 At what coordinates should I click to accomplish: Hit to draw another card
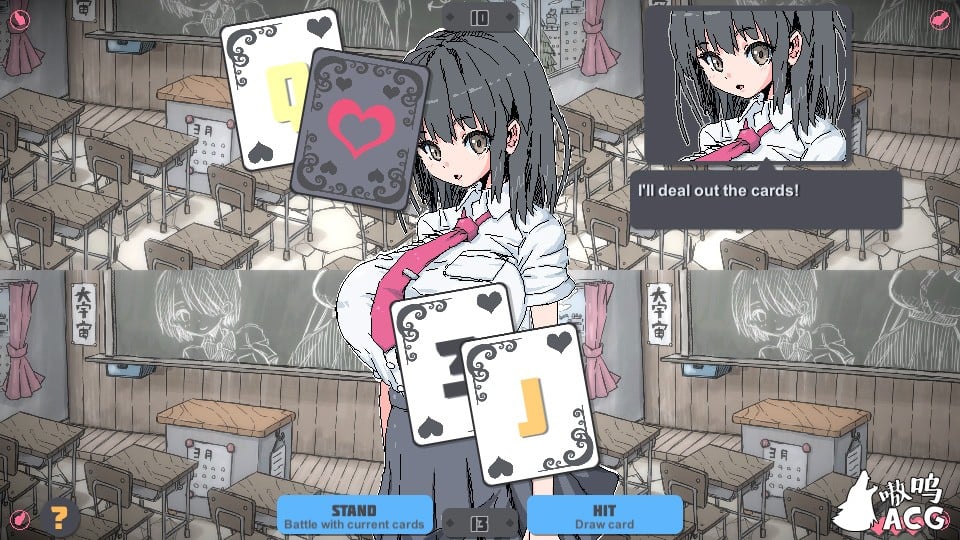click(x=604, y=515)
